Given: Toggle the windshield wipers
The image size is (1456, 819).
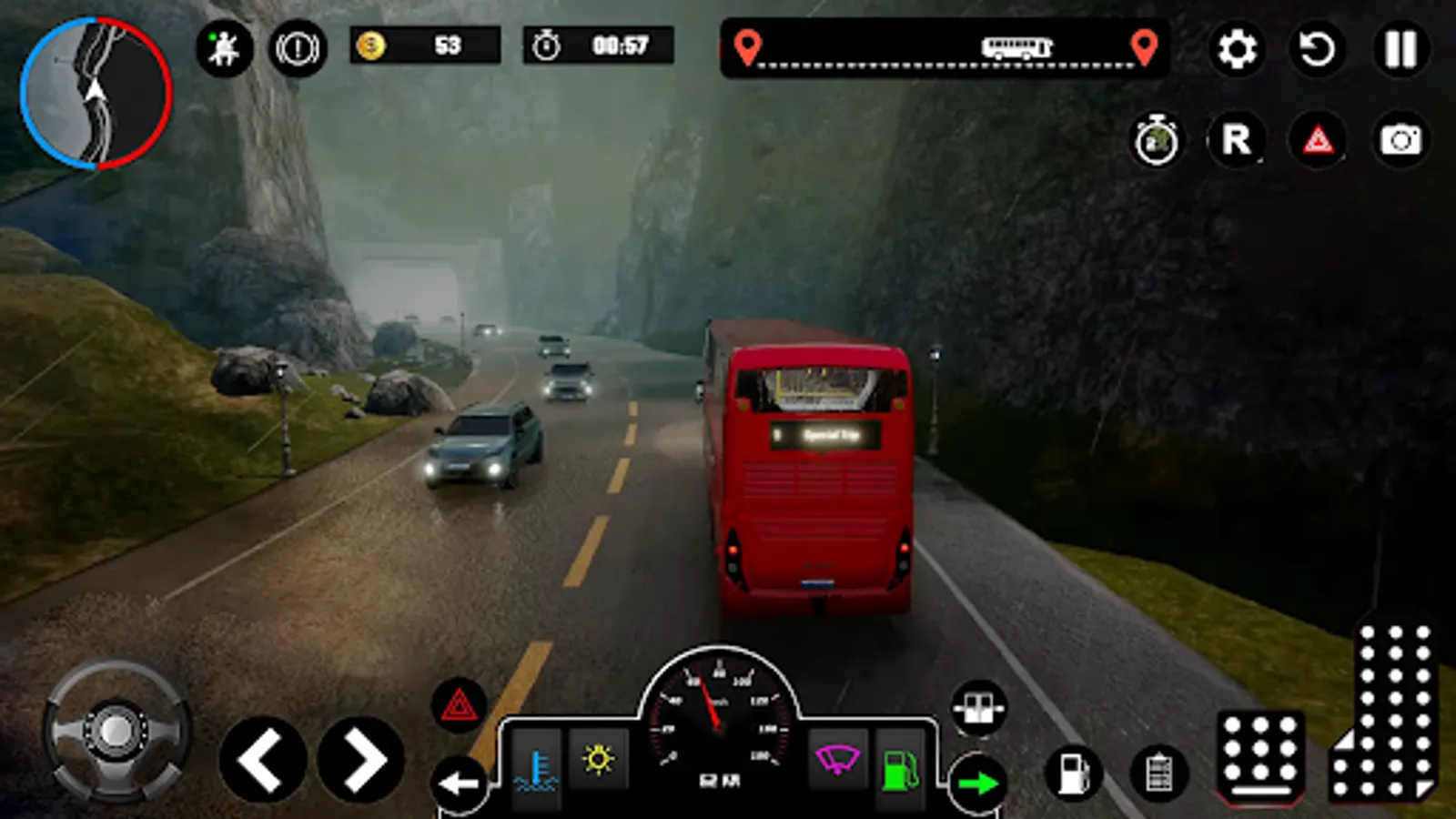Looking at the screenshot, I should 837,759.
